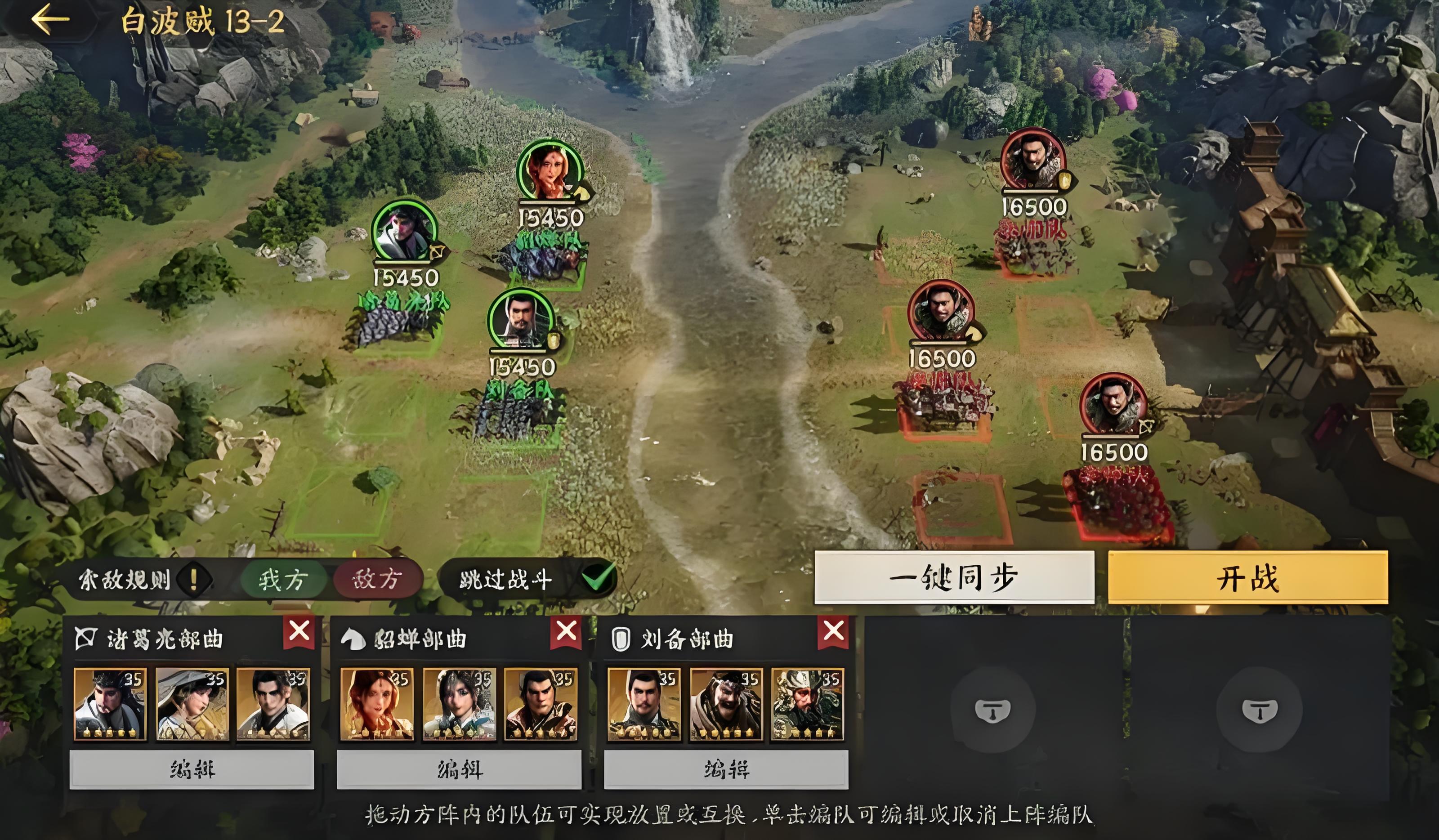The width and height of the screenshot is (1439, 840).
Task: Select the red-haired Diaochan squad hero card
Action: (x=377, y=704)
